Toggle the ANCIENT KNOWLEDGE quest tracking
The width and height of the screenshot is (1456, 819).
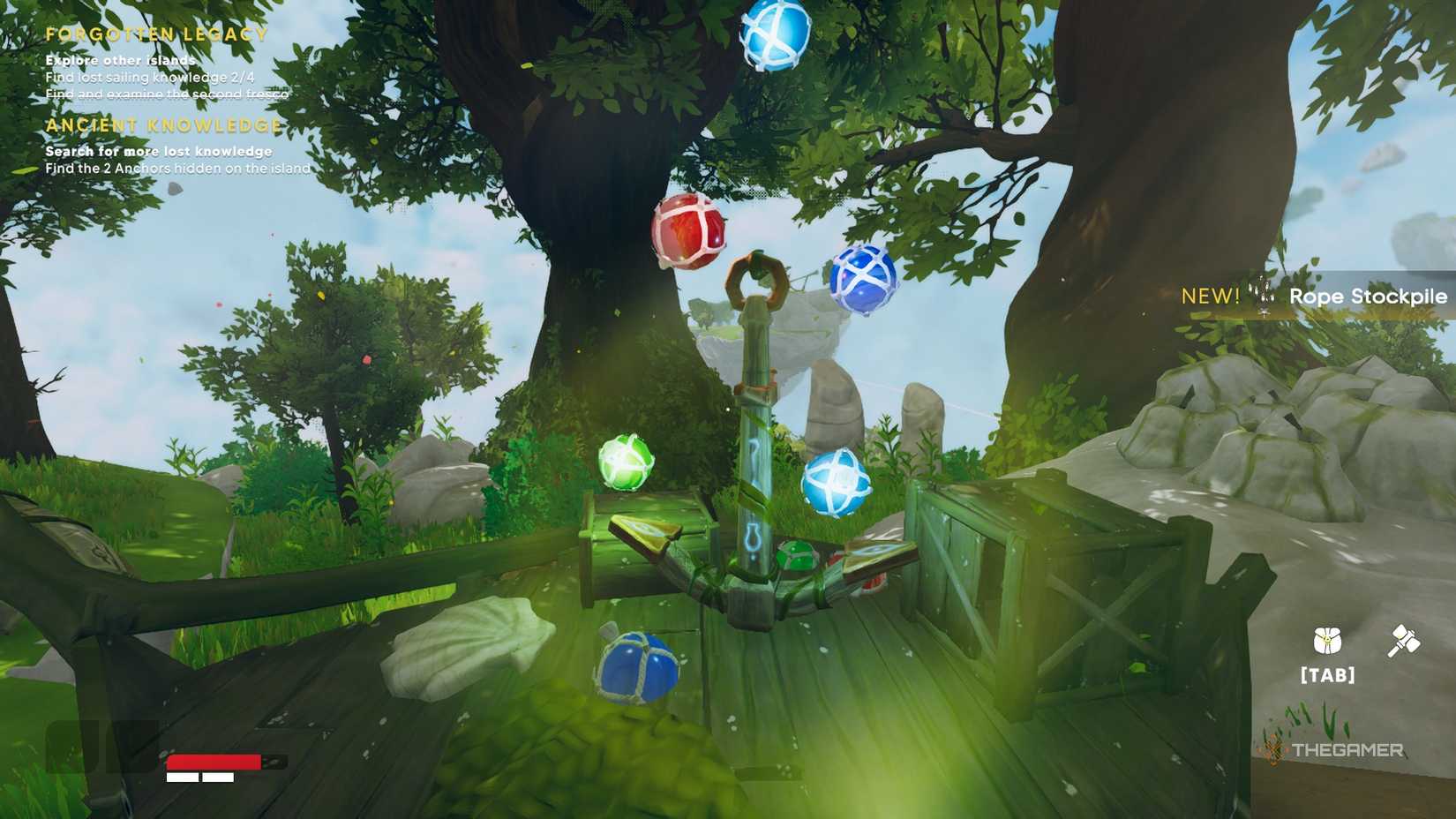(164, 125)
